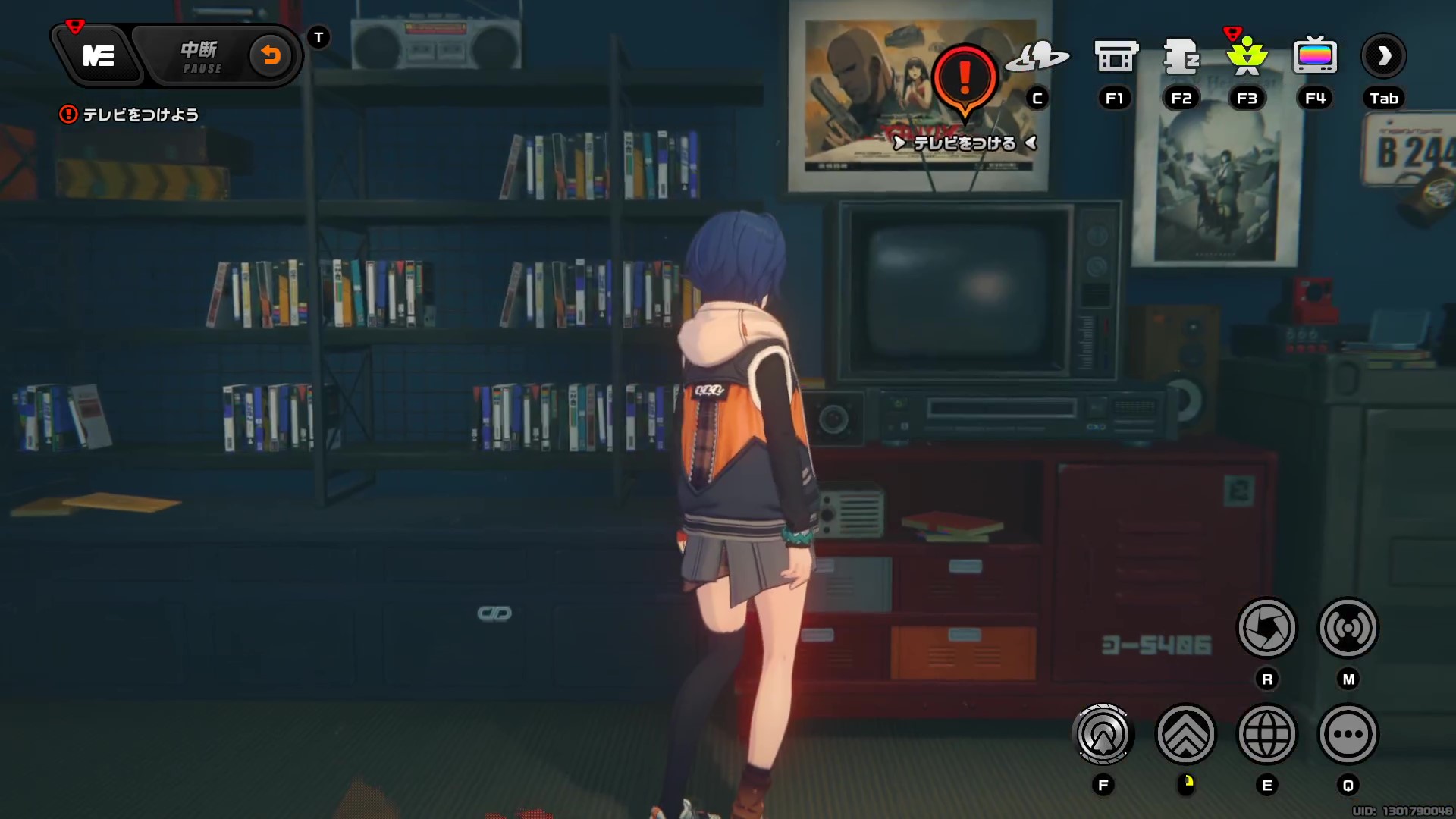Confirm the テレビをつける interaction prompt
The height and width of the screenshot is (819, 1456).
click(x=963, y=143)
